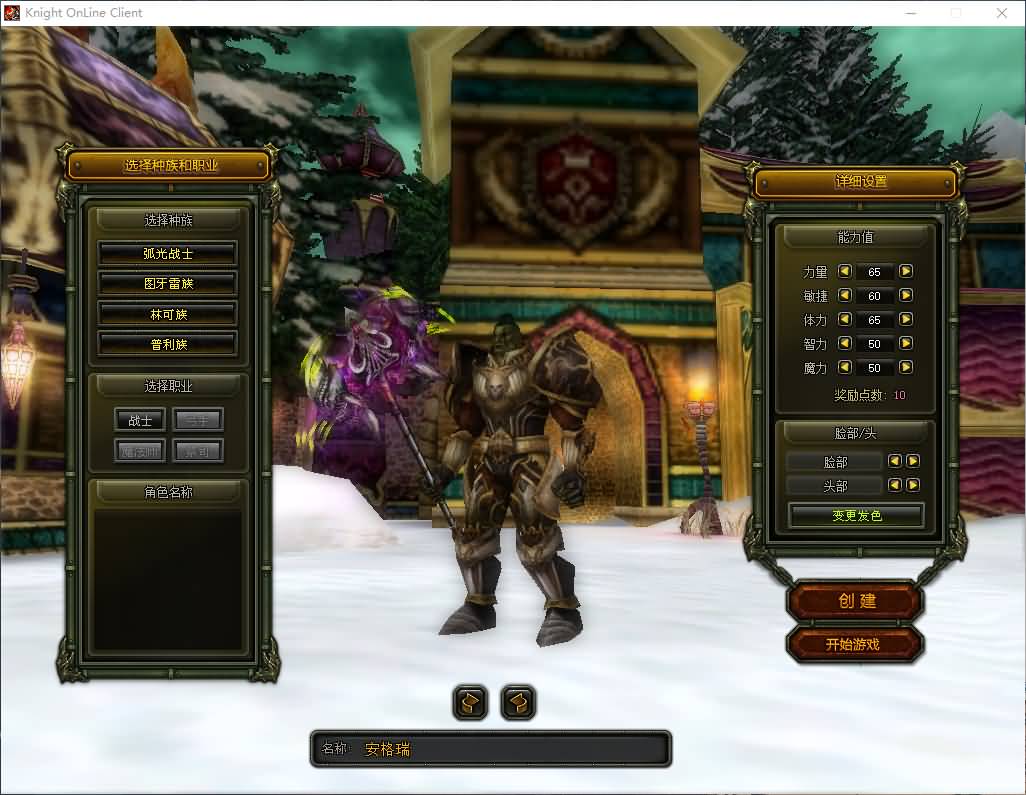1026x795 pixels.
Task: Create the character with 创建
Action: 856,601
